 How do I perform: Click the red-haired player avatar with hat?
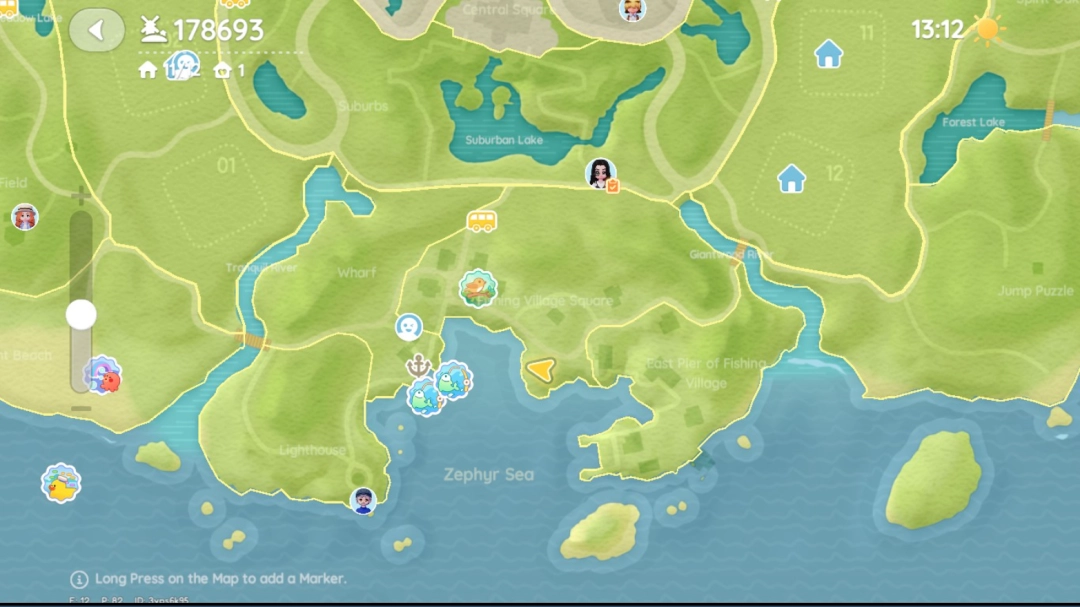click(x=24, y=217)
